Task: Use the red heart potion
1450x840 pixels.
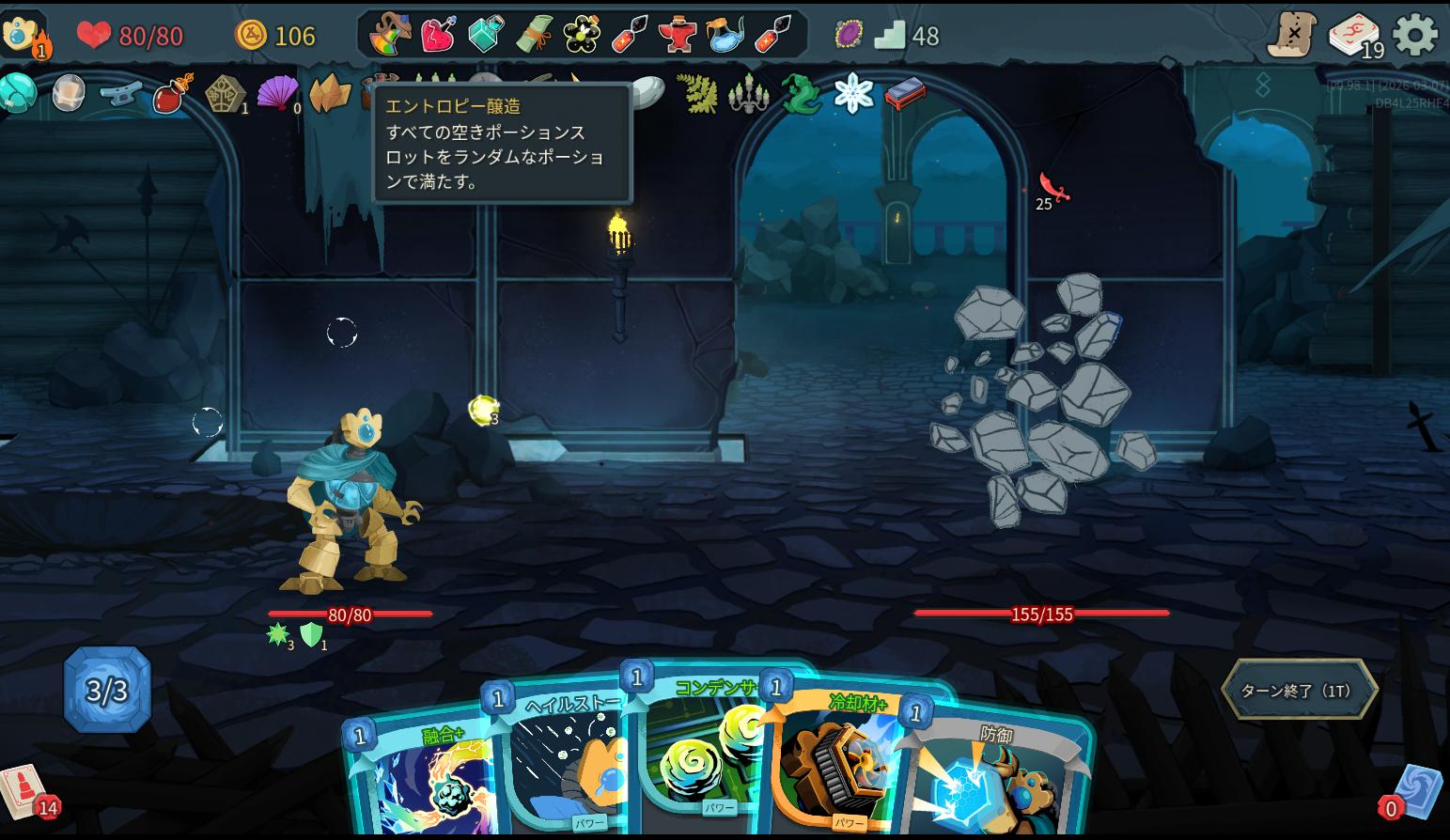Action: [x=437, y=35]
